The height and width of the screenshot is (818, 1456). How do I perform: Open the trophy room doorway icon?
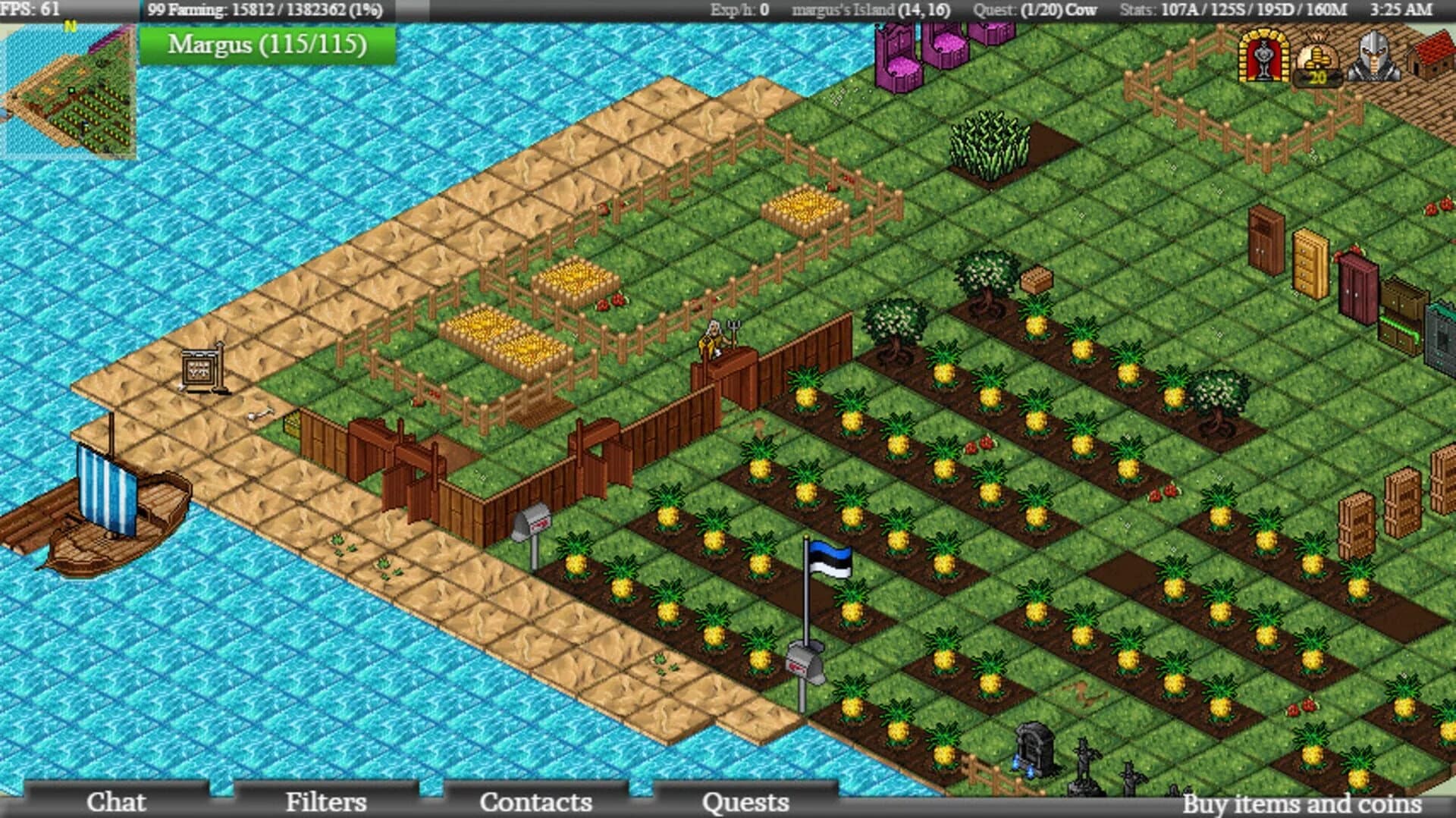[1266, 57]
